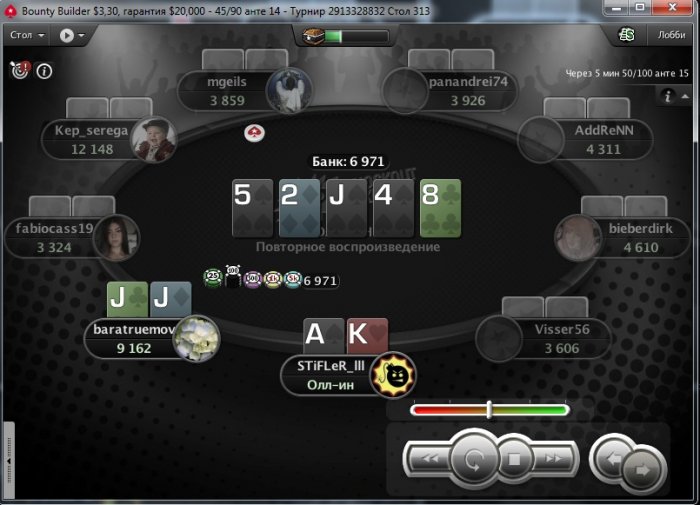The width and height of the screenshot is (700, 505).
Task: Show table info via the circled i icon
Action: coord(44,71)
